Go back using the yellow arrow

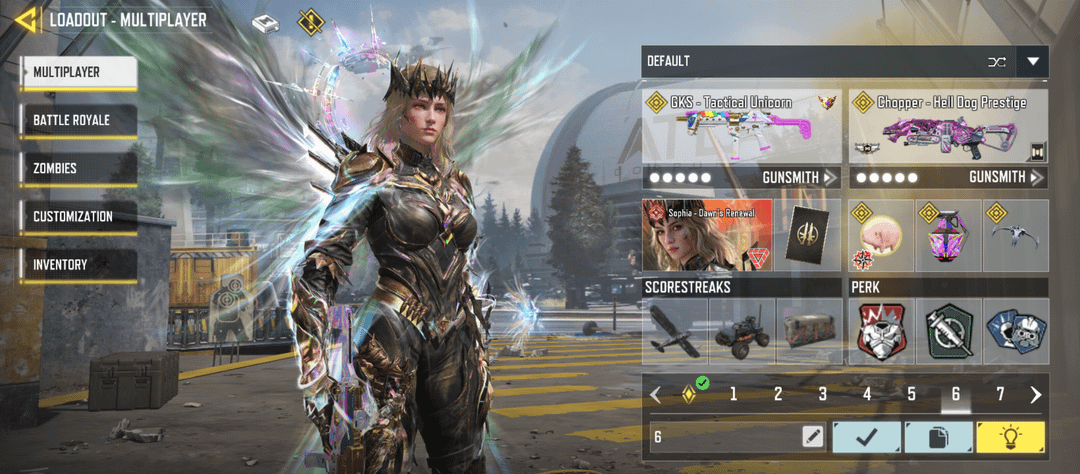tap(26, 19)
